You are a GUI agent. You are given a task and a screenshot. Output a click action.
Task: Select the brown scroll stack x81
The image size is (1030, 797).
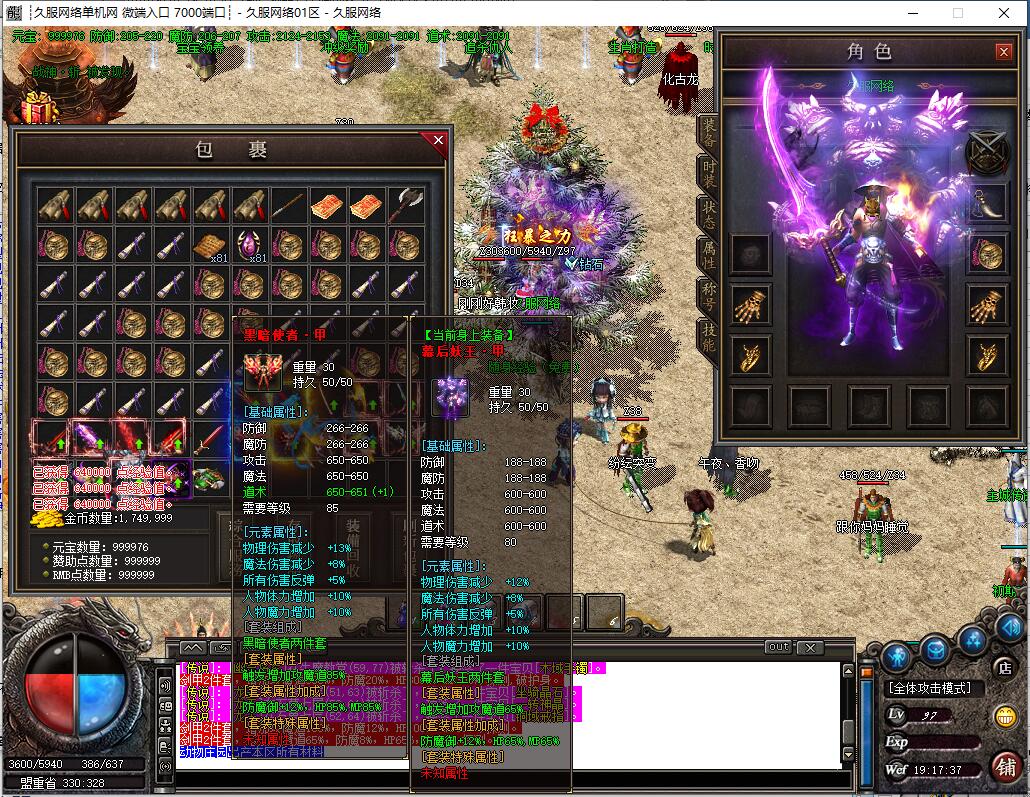pyautogui.click(x=211, y=244)
